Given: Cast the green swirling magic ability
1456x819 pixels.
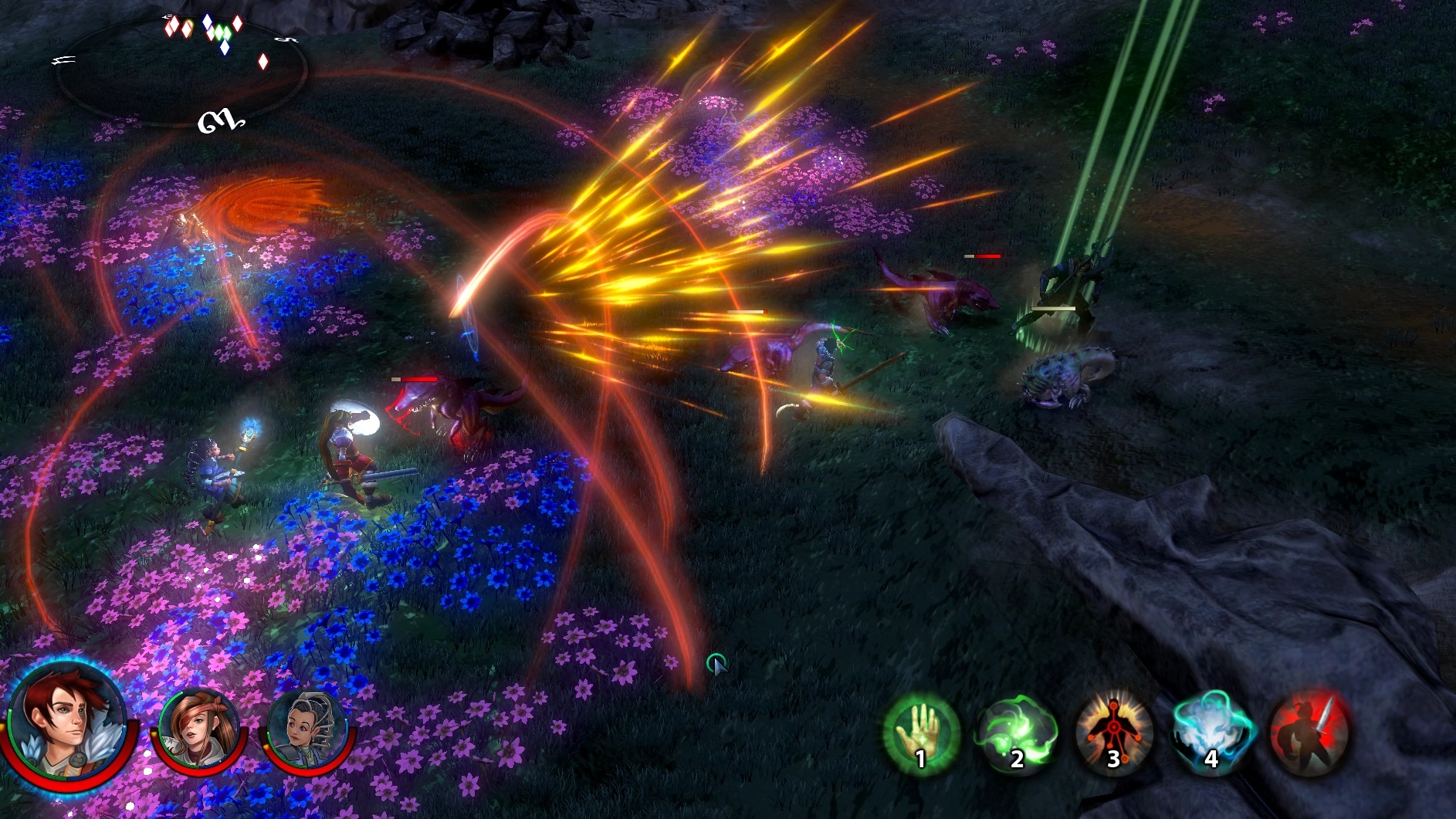Looking at the screenshot, I should click(x=1017, y=733).
